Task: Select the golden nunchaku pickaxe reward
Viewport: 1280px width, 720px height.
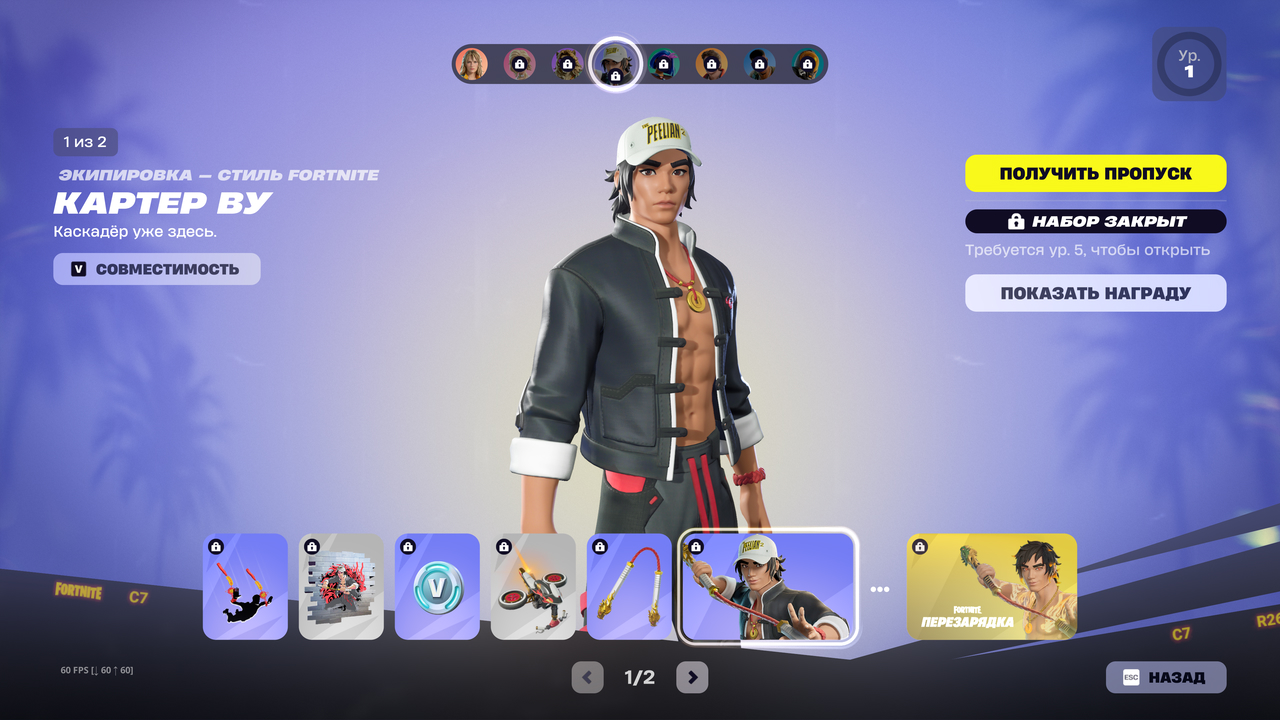Action: coord(629,587)
